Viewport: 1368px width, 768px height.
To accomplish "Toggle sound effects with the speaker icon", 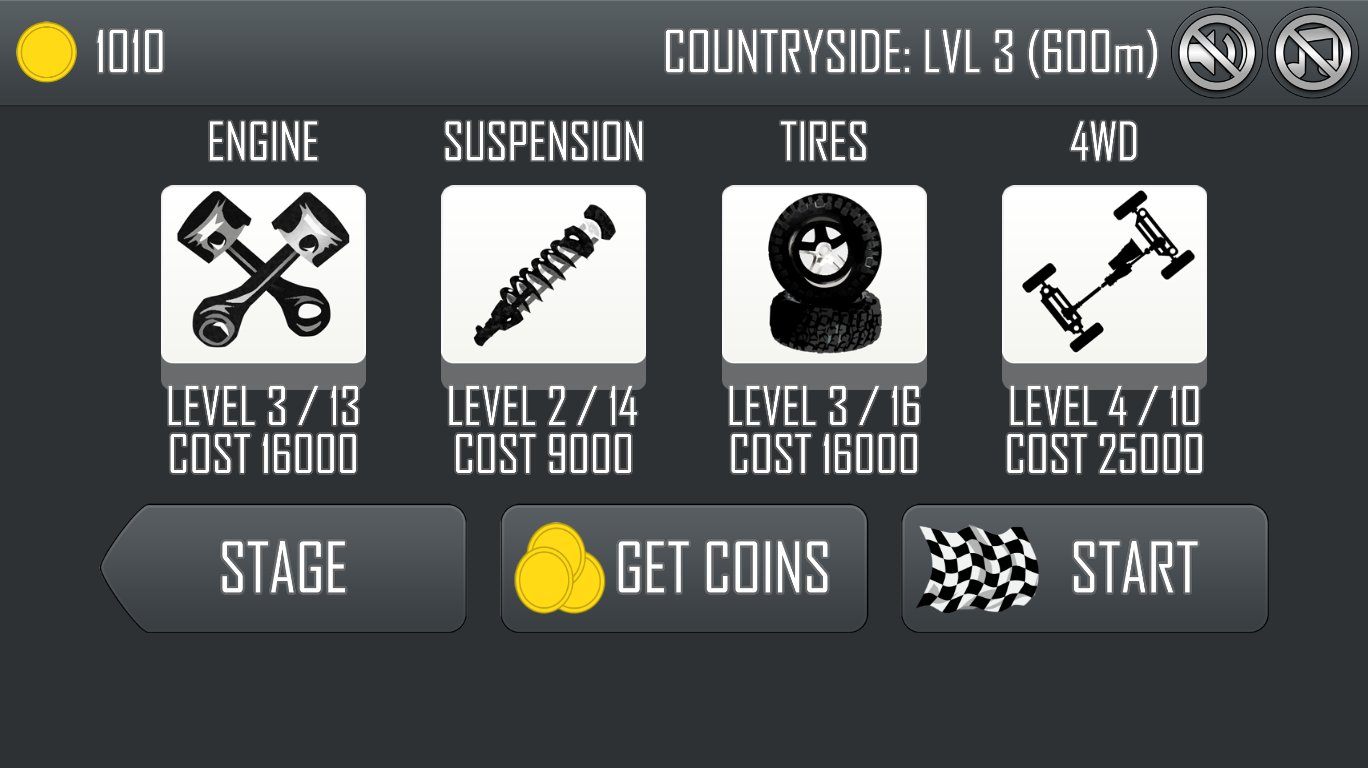I will click(x=1216, y=52).
